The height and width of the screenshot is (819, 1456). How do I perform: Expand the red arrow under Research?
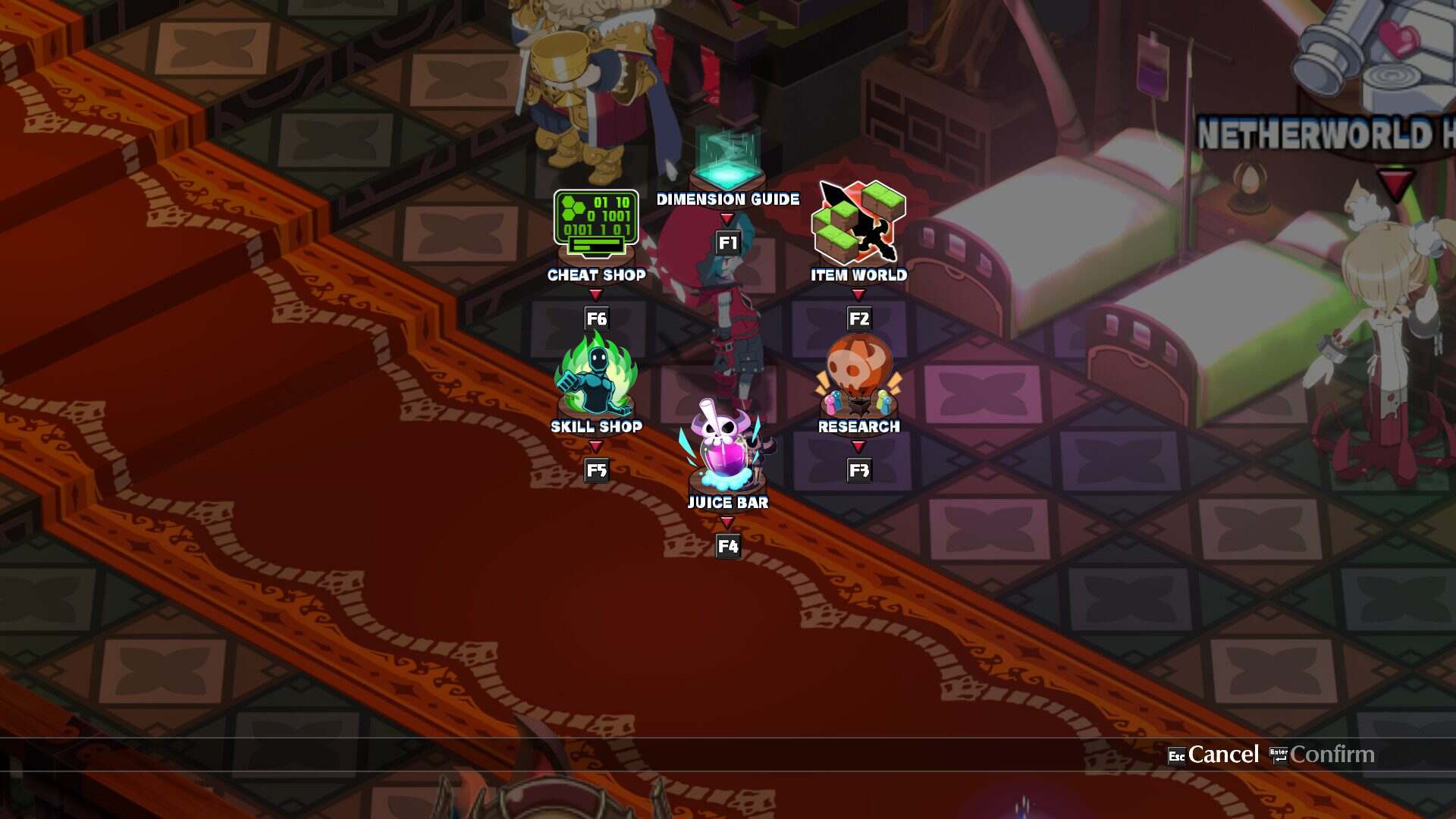[x=857, y=445]
